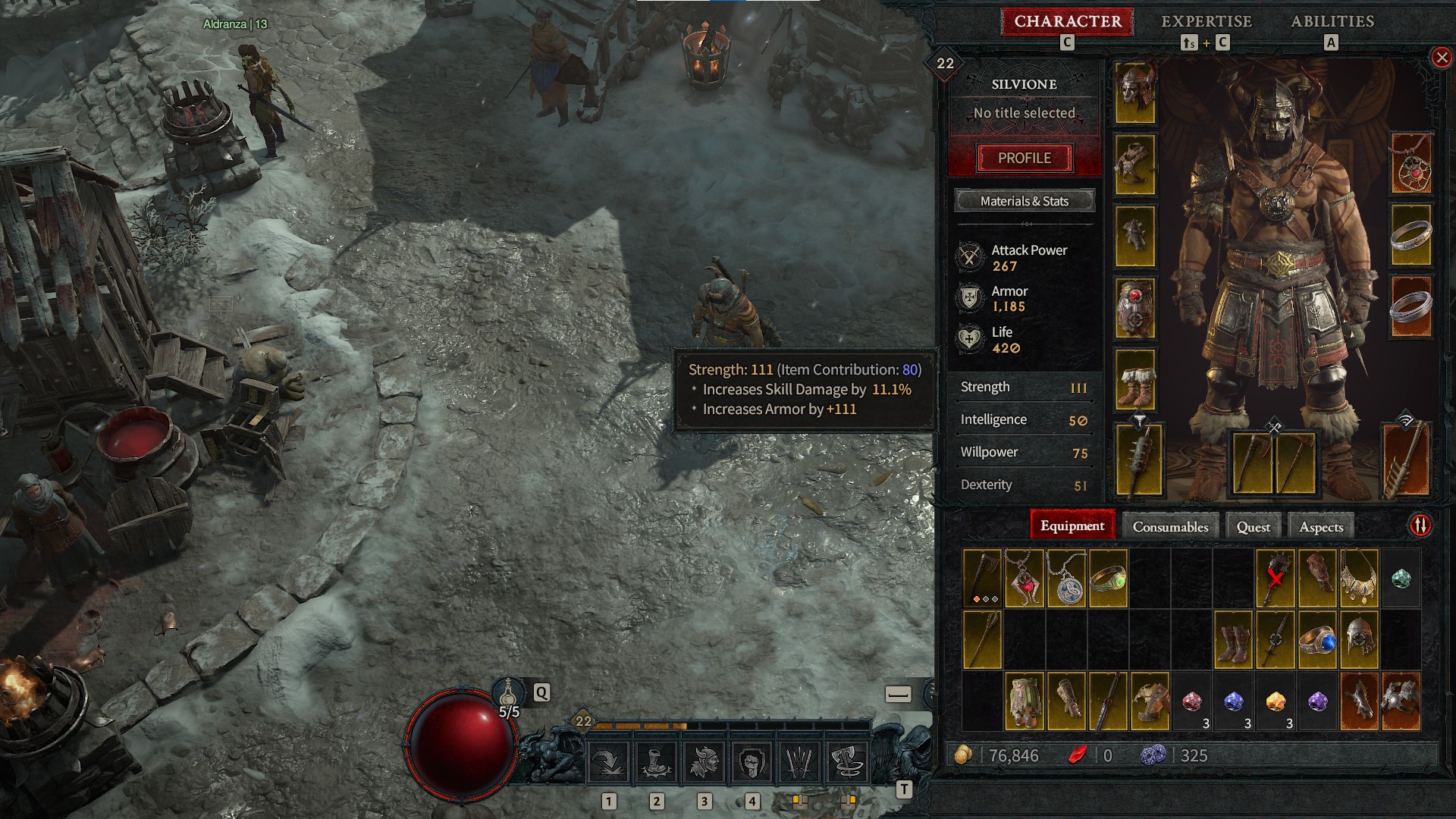This screenshot has width=1456, height=819.
Task: Select the Strength stat row
Action: pyautogui.click(x=1022, y=388)
